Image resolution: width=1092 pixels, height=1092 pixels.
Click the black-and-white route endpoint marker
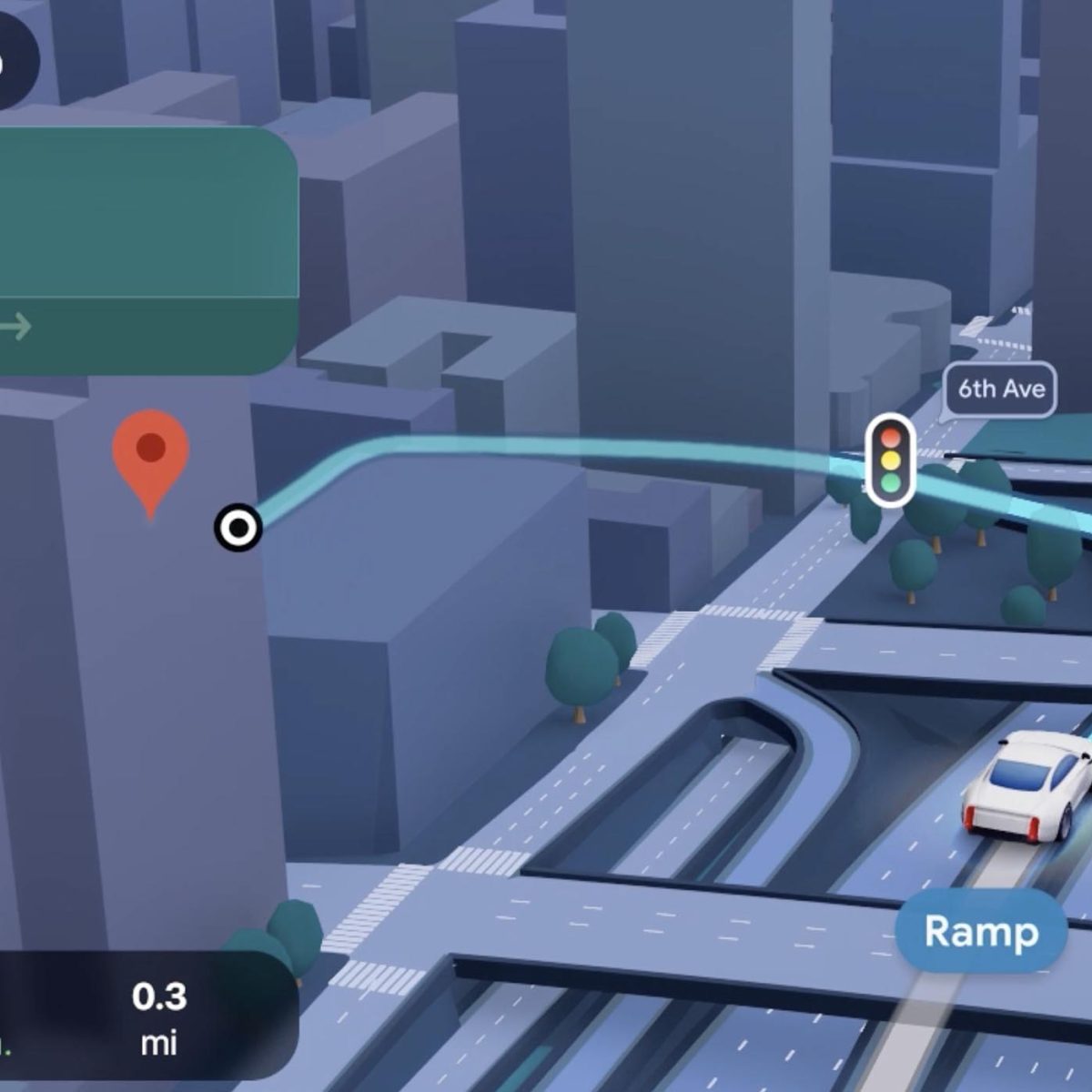238,528
